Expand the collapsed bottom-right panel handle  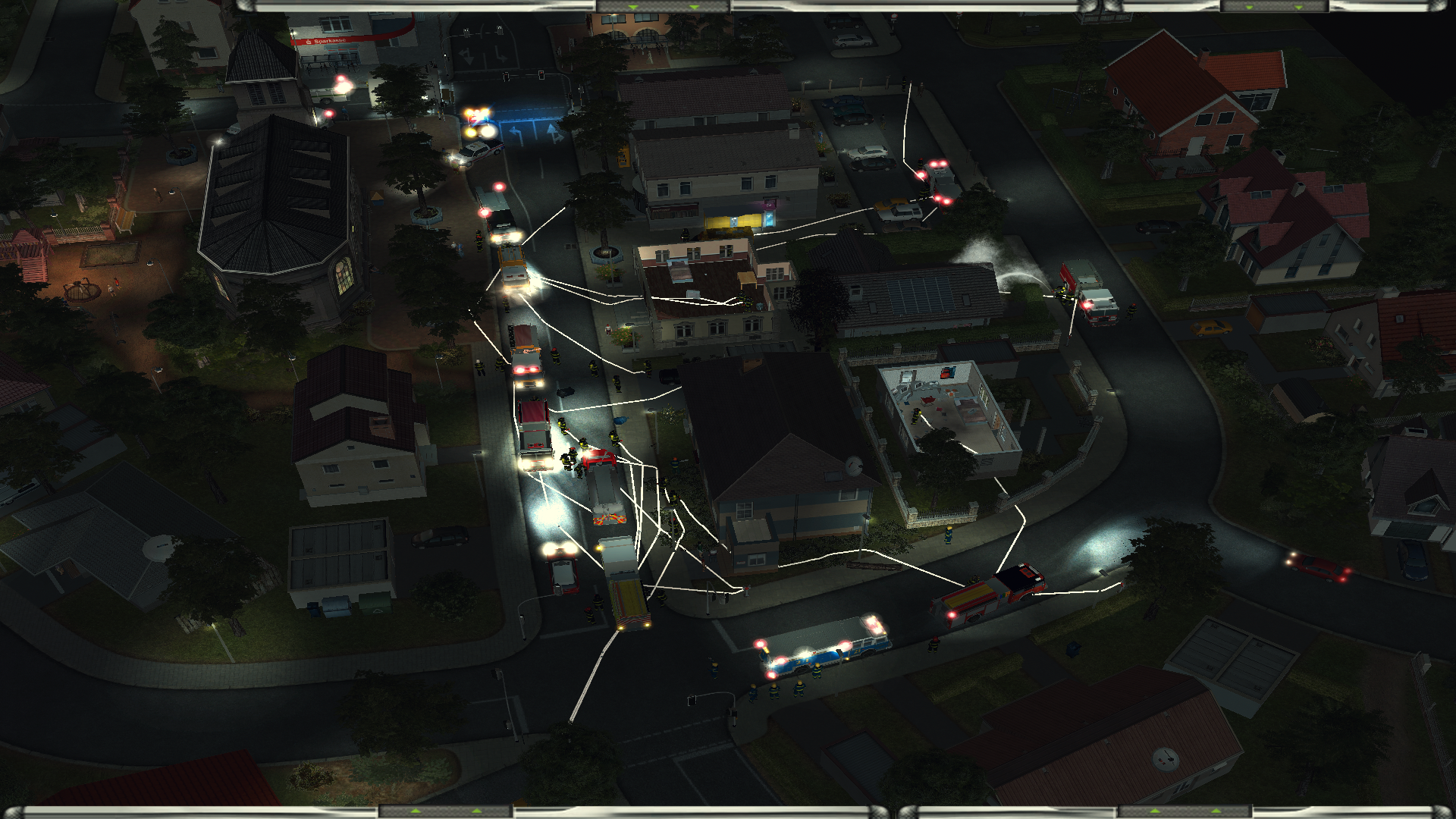[x=1185, y=811]
